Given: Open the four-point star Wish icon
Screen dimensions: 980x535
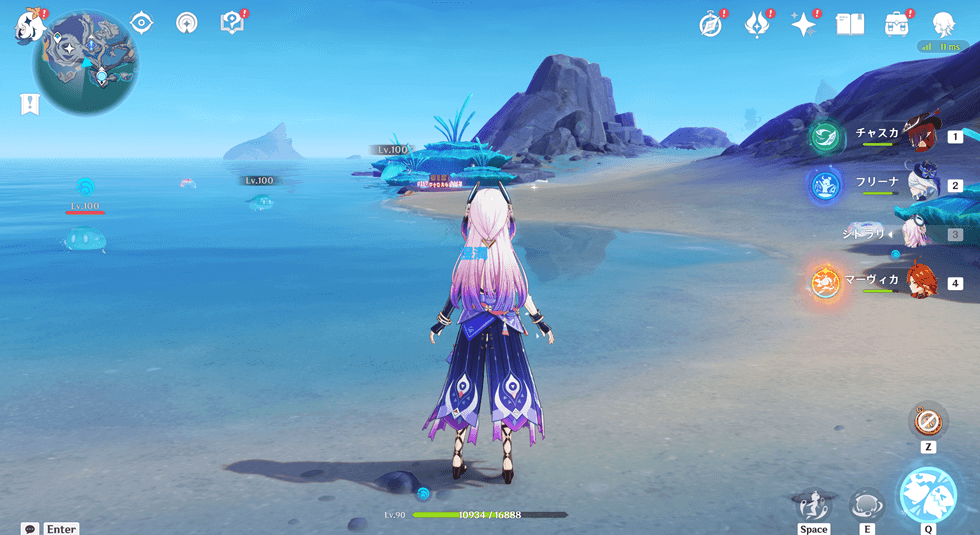Looking at the screenshot, I should [x=803, y=25].
